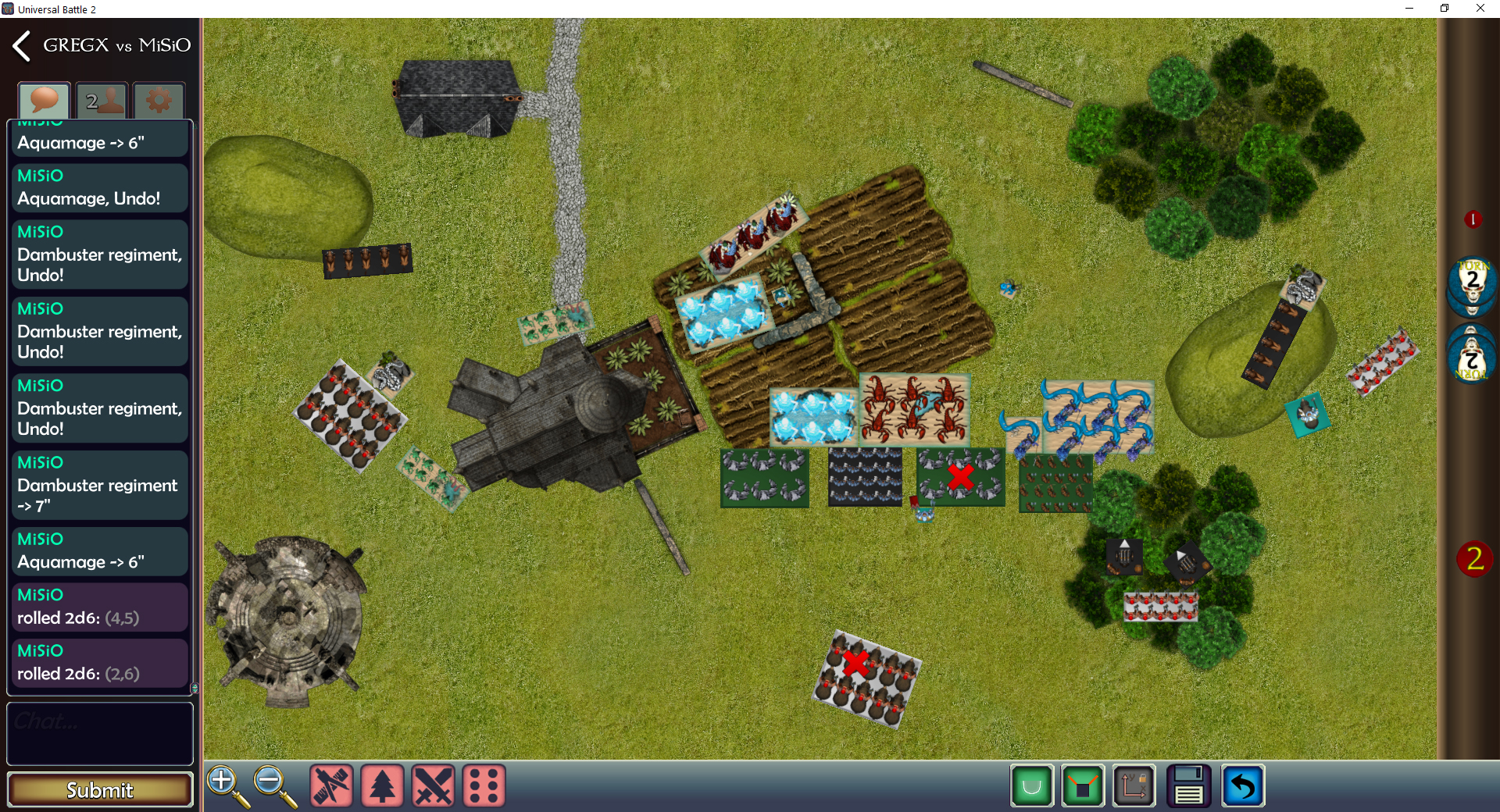Toggle the green unit front-arc view button
The image size is (1500, 812).
coord(1083,785)
